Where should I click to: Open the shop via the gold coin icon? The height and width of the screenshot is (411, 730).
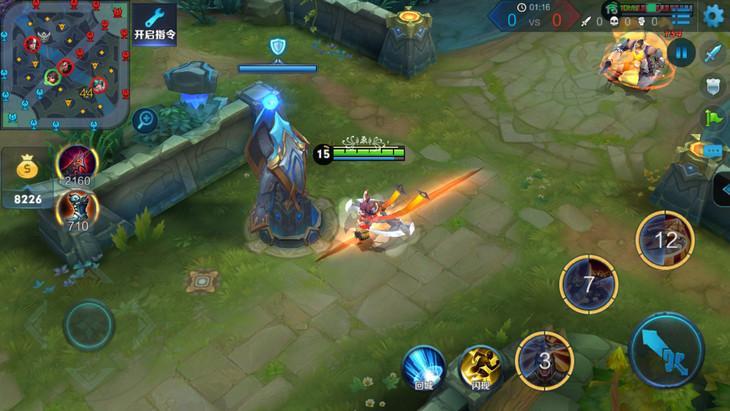26,171
